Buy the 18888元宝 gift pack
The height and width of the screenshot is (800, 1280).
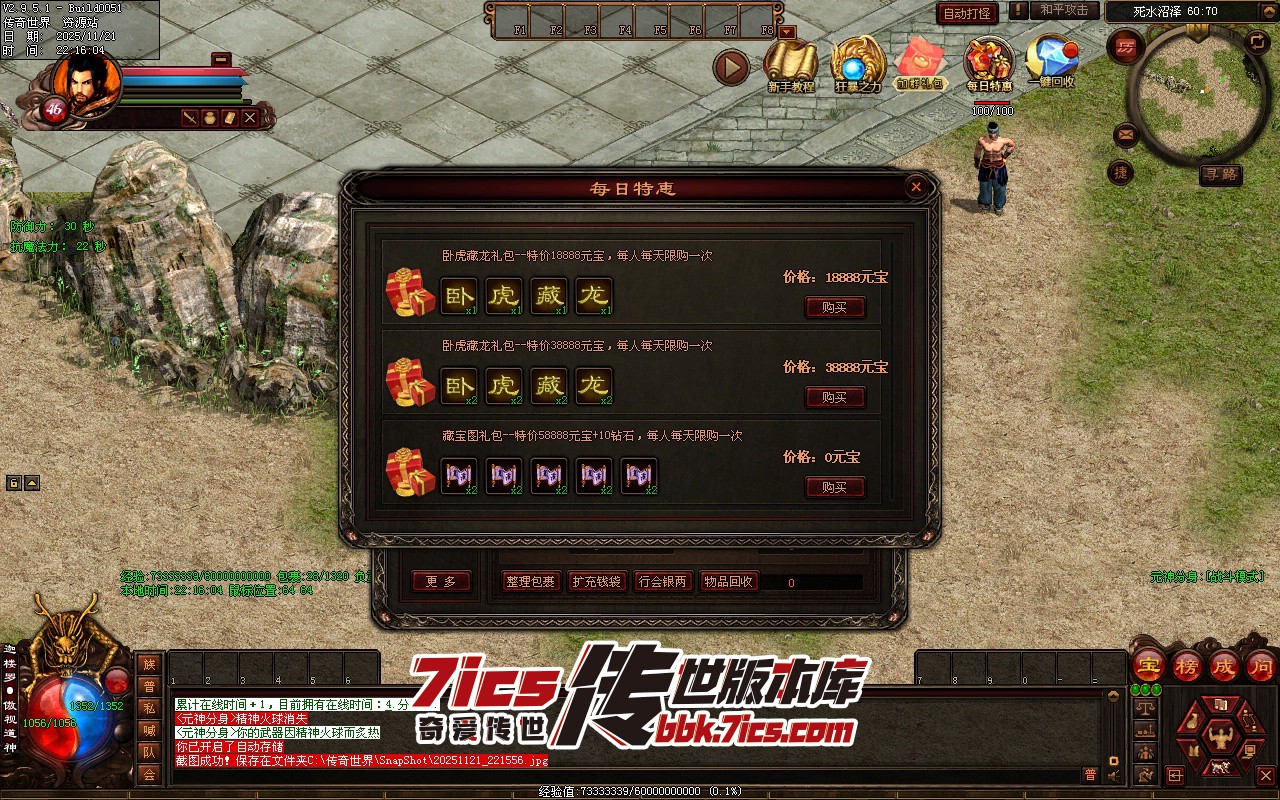(x=835, y=307)
